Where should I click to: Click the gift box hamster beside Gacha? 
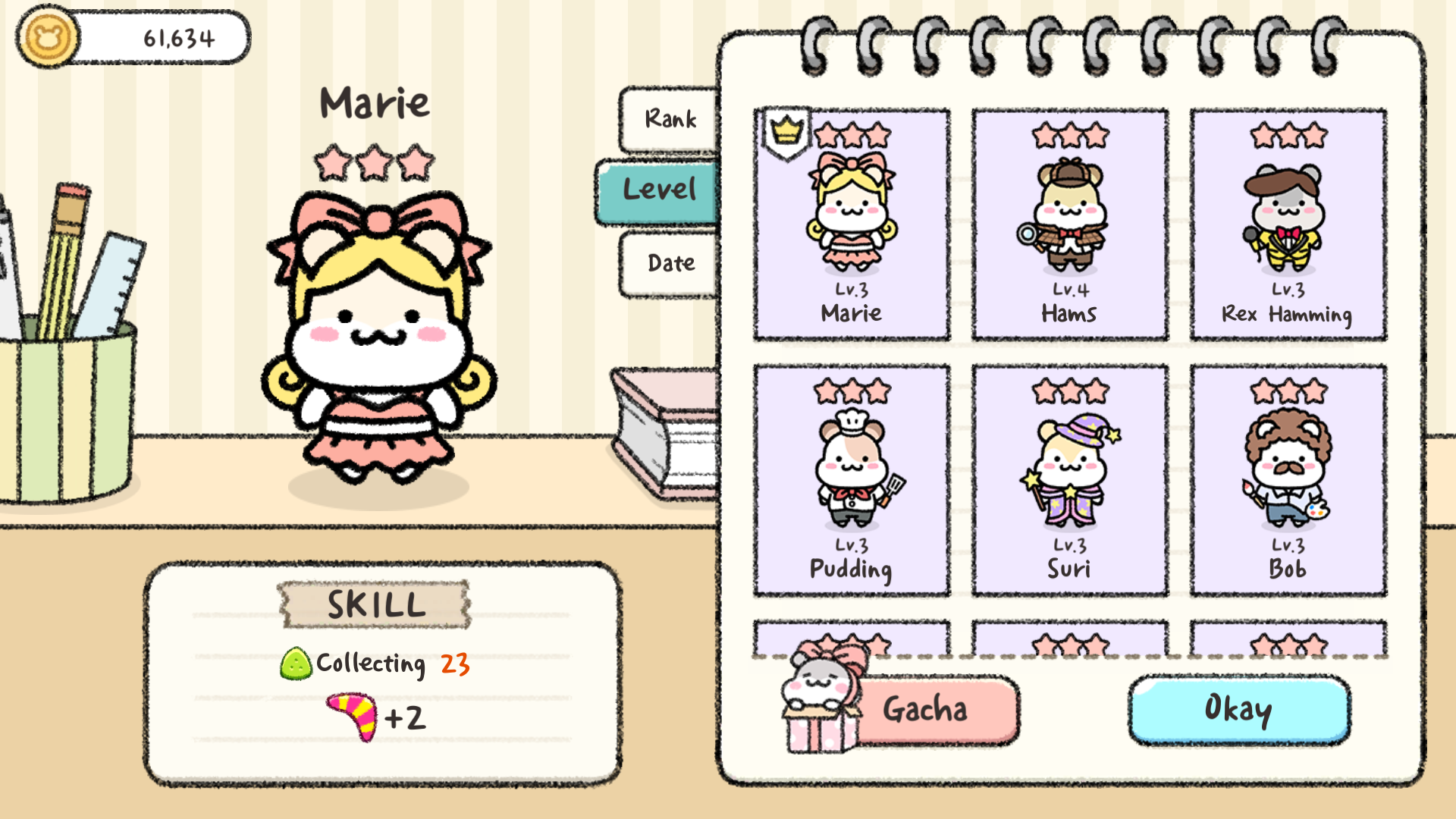(x=823, y=705)
